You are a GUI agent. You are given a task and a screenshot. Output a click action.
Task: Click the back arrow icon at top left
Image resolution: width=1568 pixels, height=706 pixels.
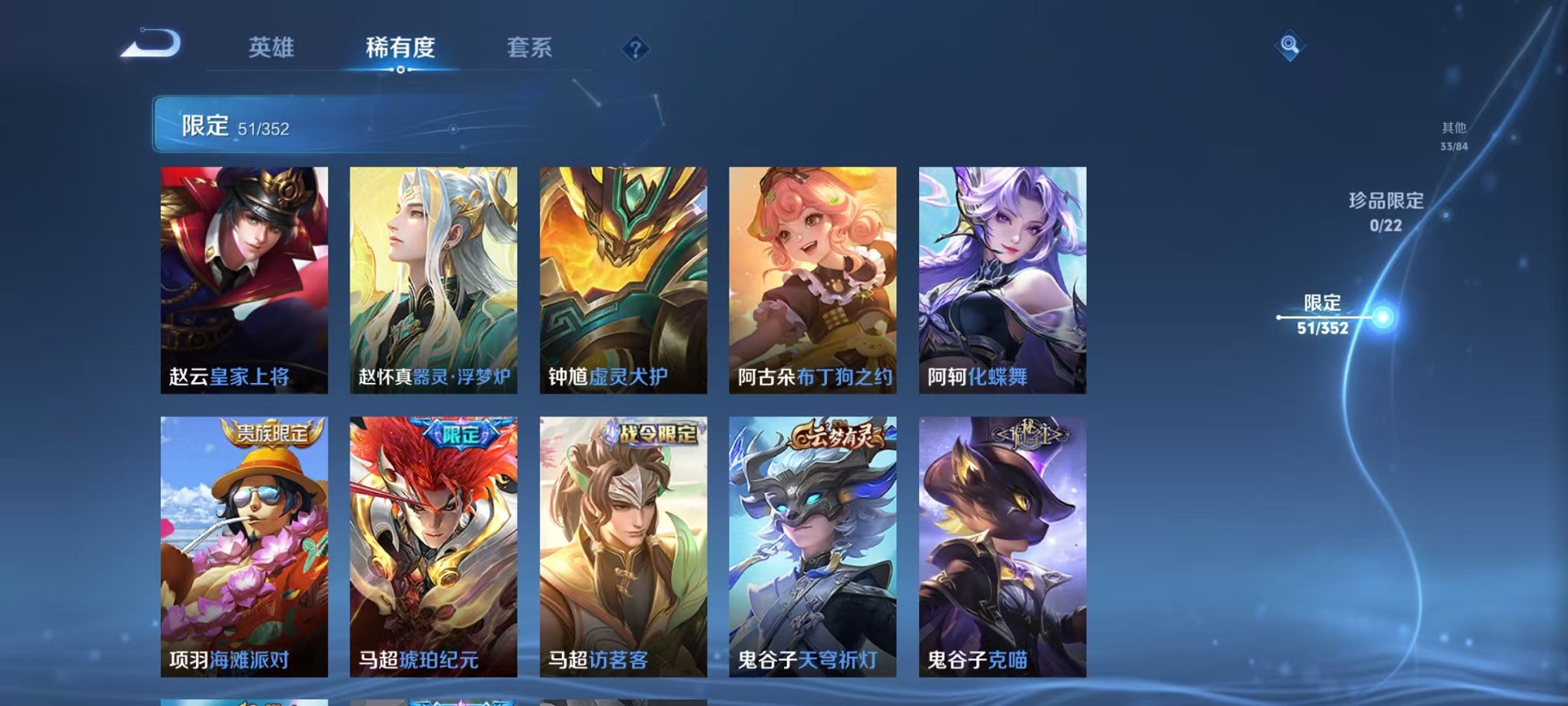152,46
